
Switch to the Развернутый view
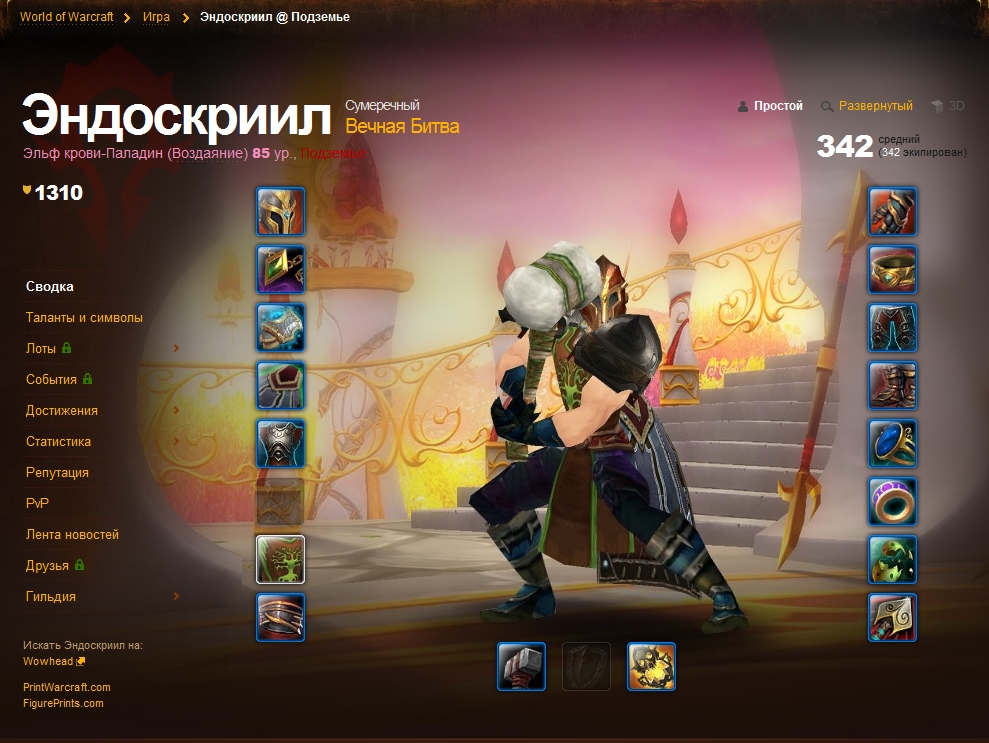pos(875,106)
